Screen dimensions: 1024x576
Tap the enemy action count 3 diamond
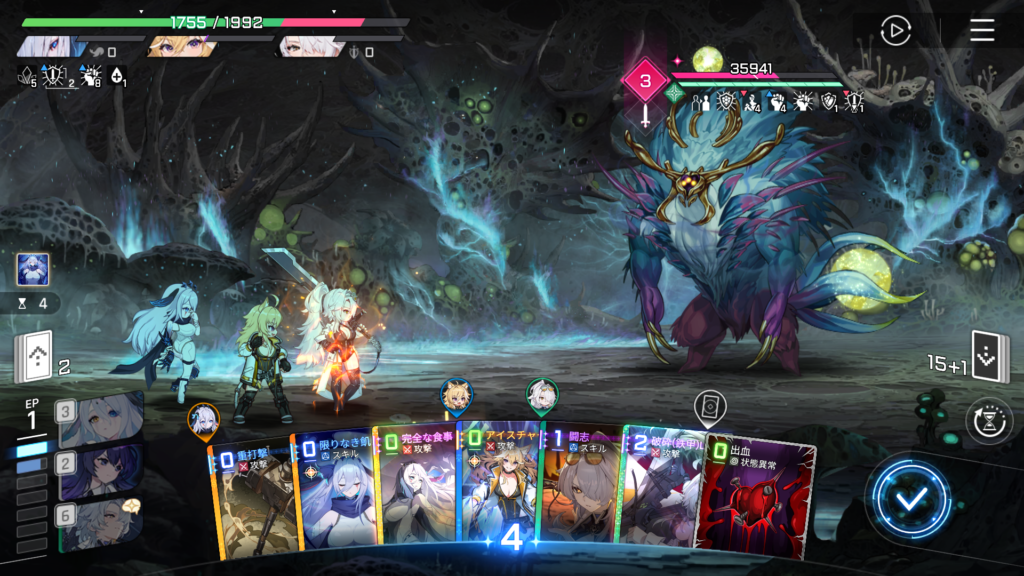coord(645,80)
